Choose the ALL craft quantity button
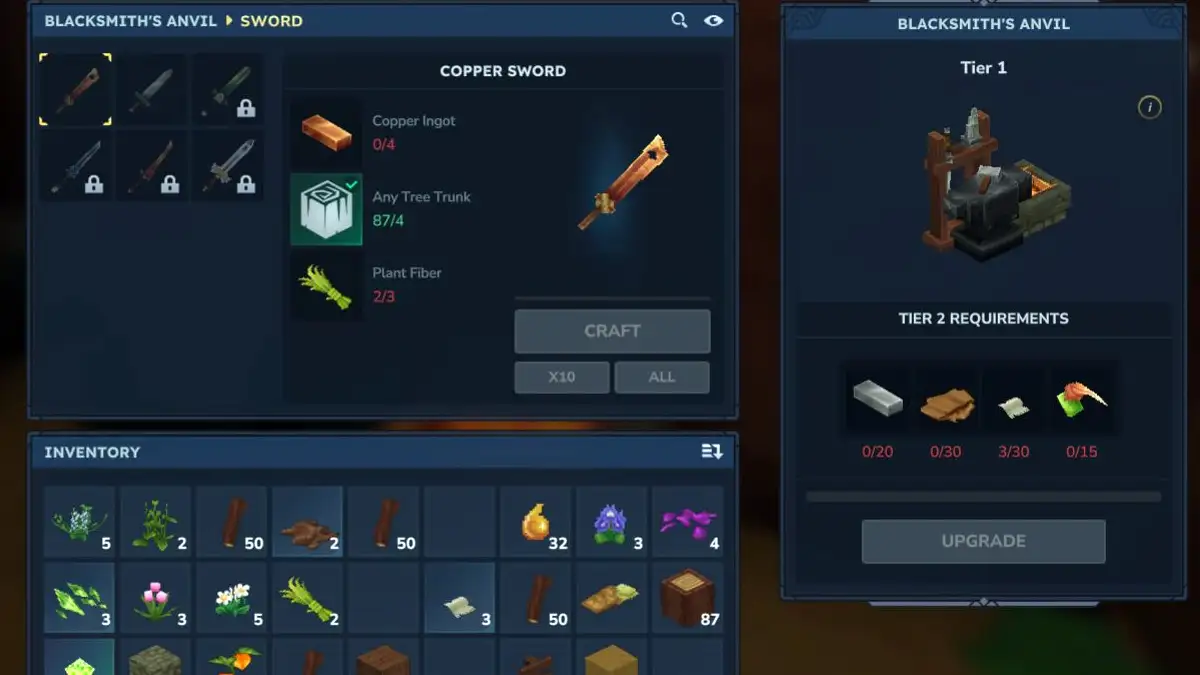 [x=661, y=377]
